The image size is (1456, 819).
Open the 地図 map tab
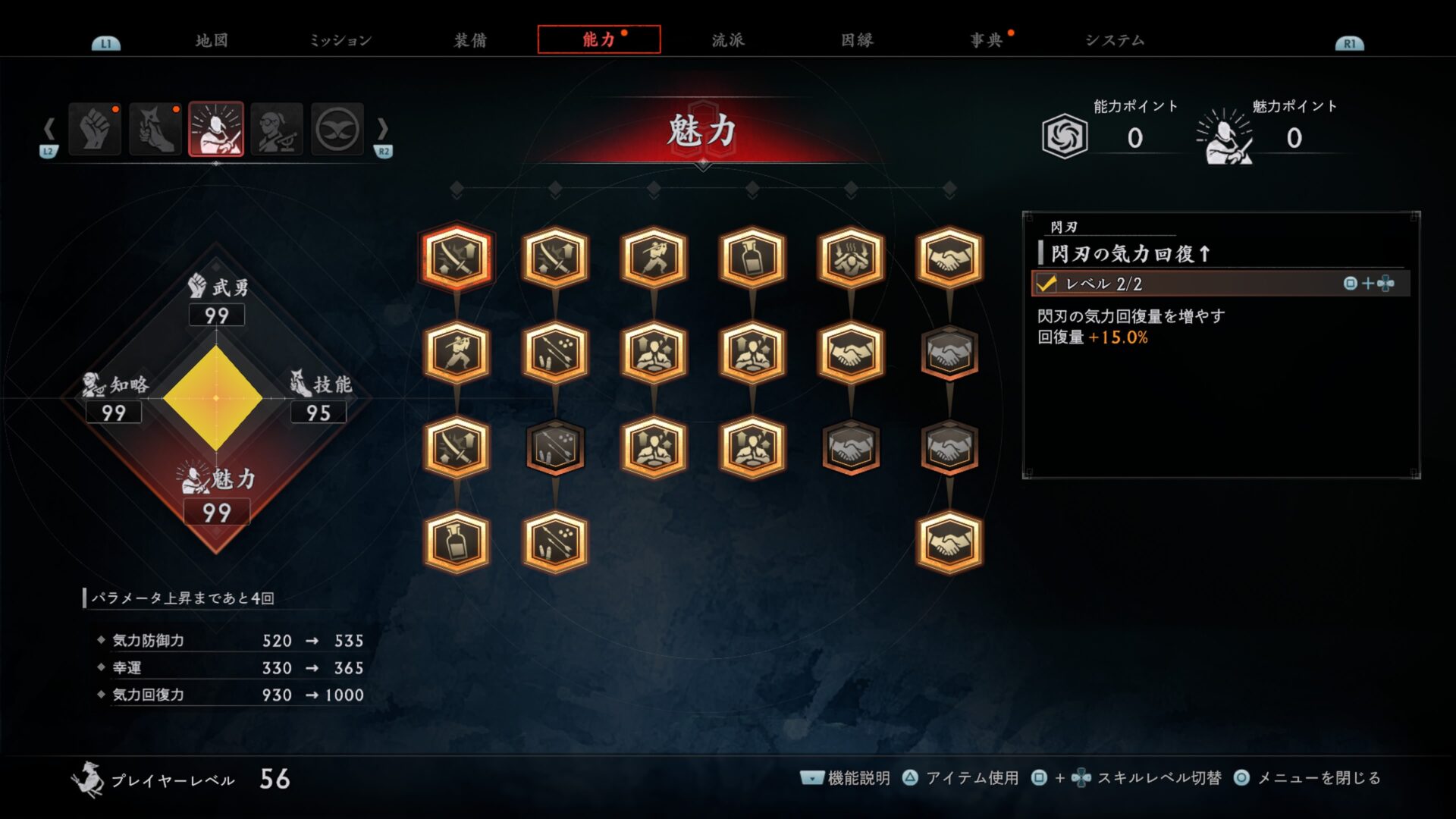212,40
